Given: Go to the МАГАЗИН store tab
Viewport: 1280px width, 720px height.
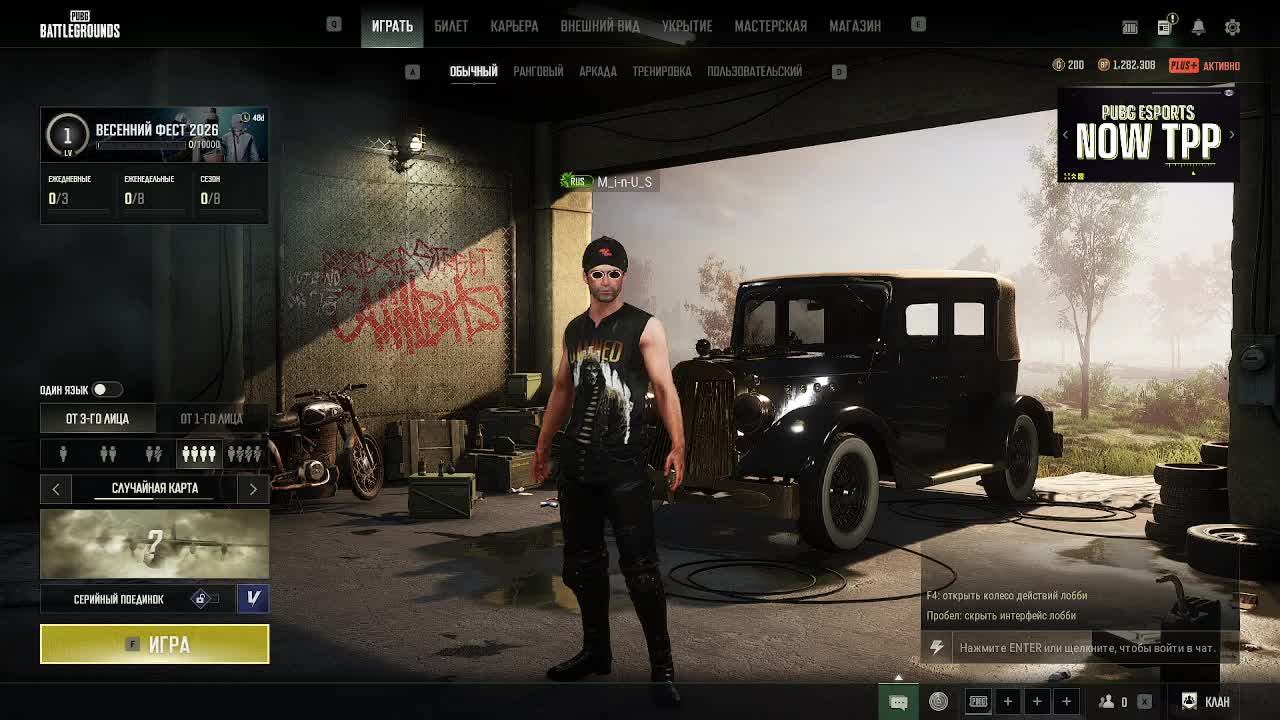Looking at the screenshot, I should [855, 26].
